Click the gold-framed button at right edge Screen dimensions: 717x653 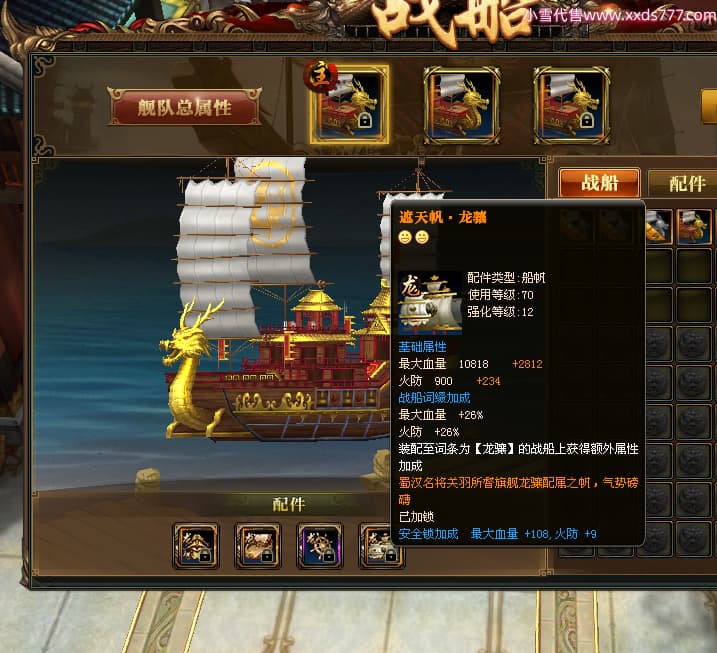coord(708,106)
